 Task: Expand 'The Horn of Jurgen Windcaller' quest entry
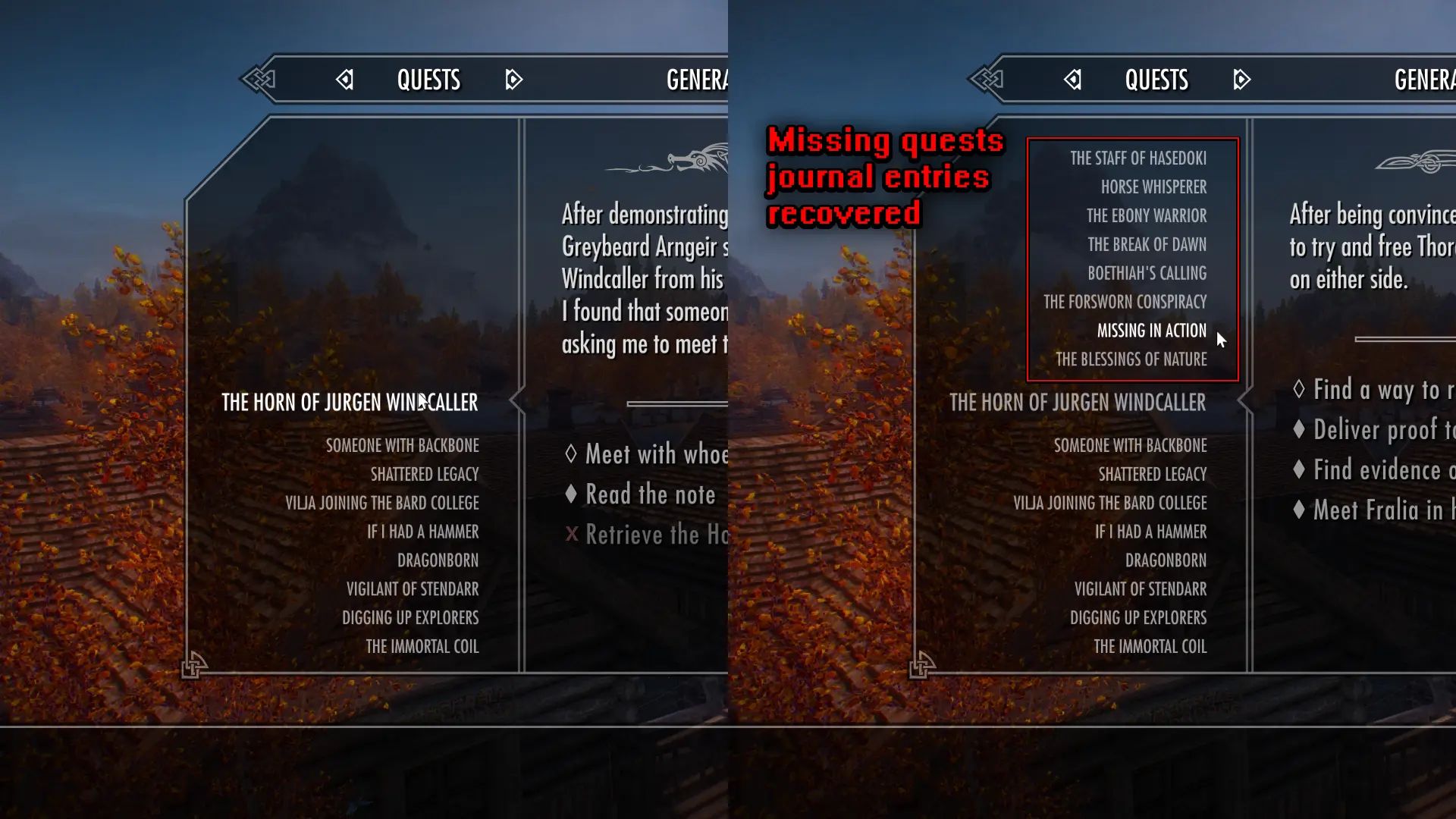tap(348, 402)
